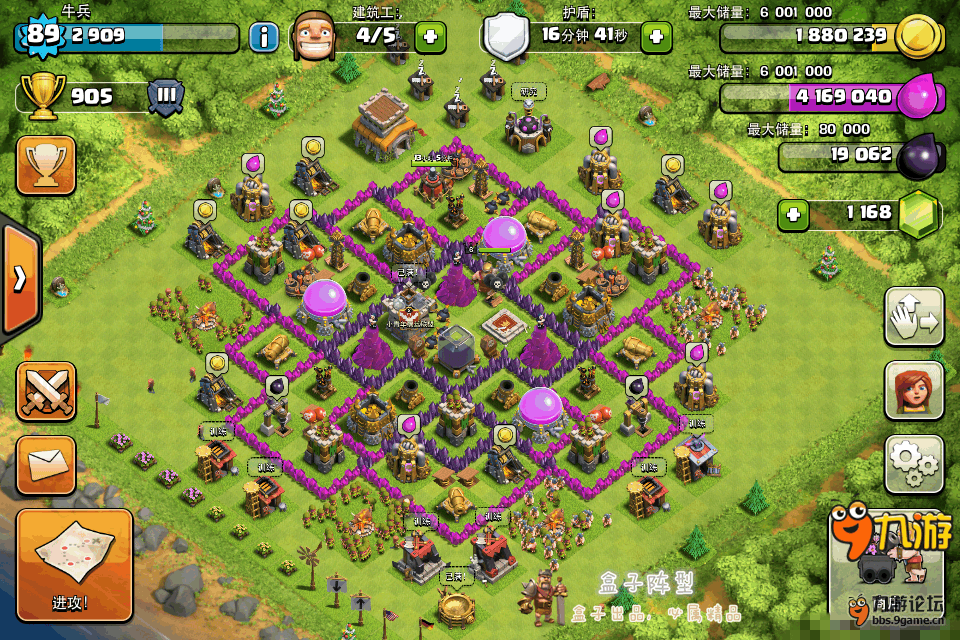Open the mail inbox envelope button
Screen dimensions: 960x640
pyautogui.click(x=46, y=465)
